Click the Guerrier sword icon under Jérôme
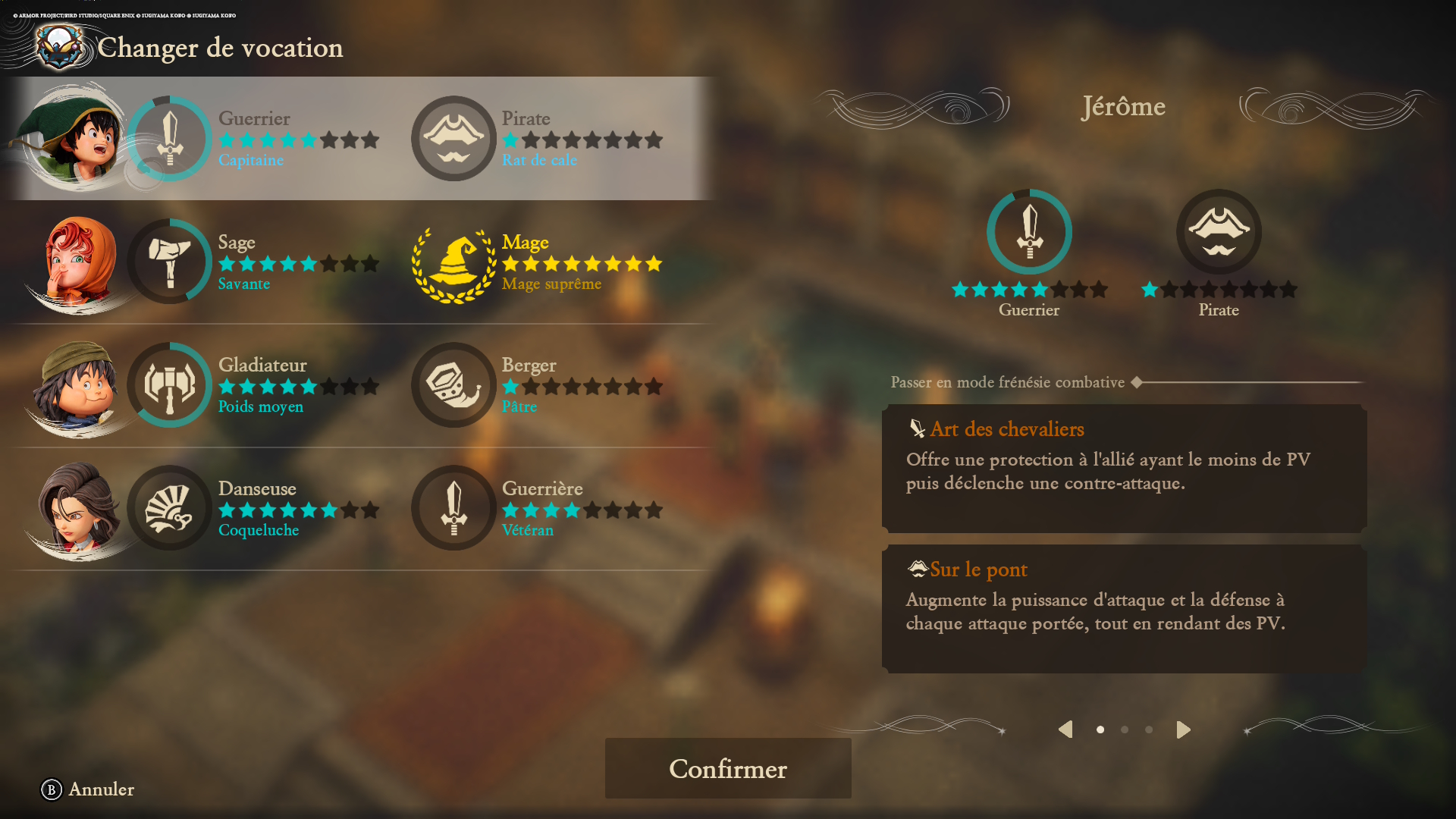The height and width of the screenshot is (819, 1456). pyautogui.click(x=1029, y=232)
